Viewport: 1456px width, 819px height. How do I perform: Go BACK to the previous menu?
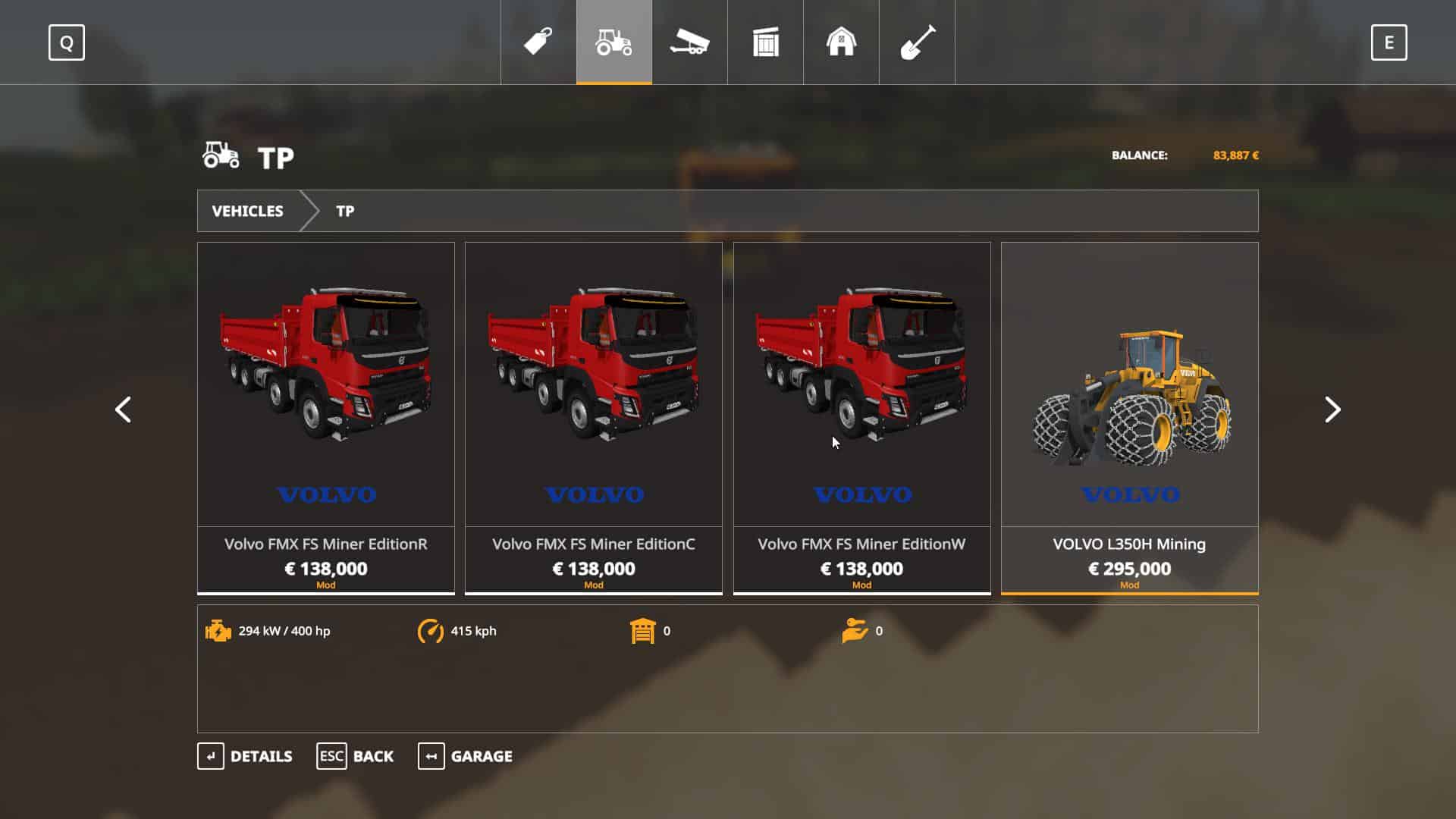355,756
